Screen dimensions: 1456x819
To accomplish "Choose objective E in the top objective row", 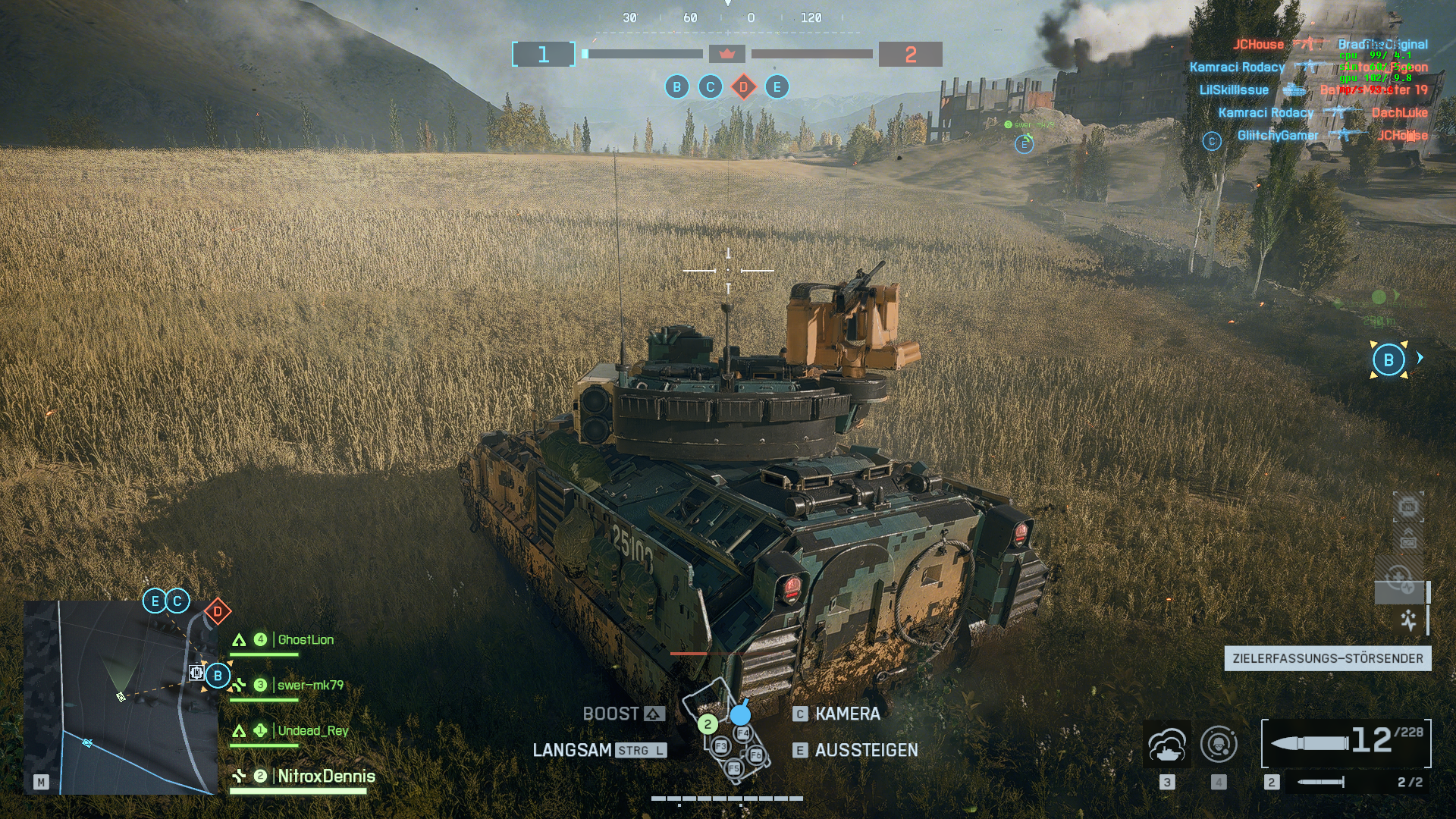I will pos(777,87).
